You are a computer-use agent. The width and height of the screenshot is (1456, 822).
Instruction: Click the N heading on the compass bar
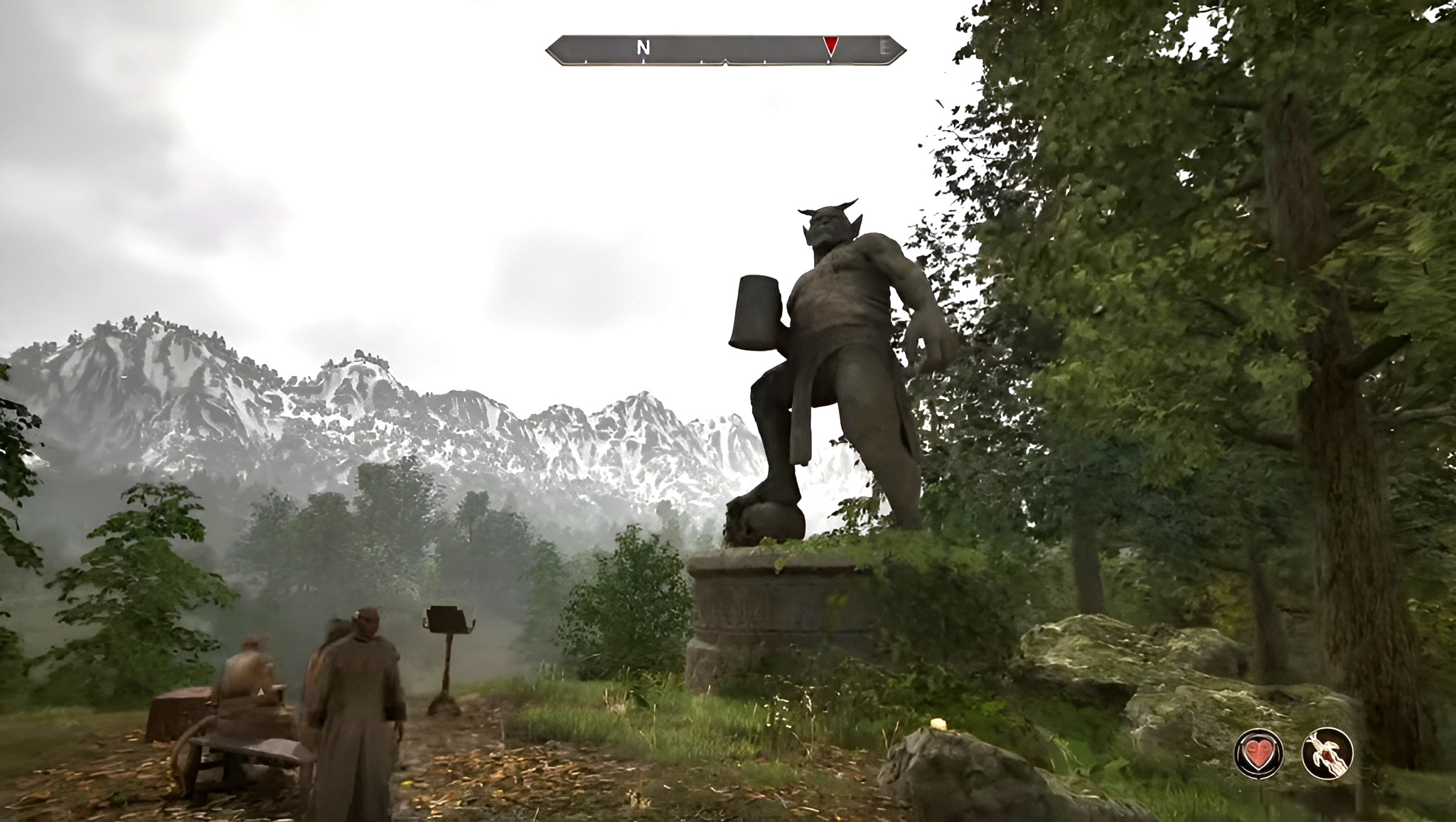point(643,48)
